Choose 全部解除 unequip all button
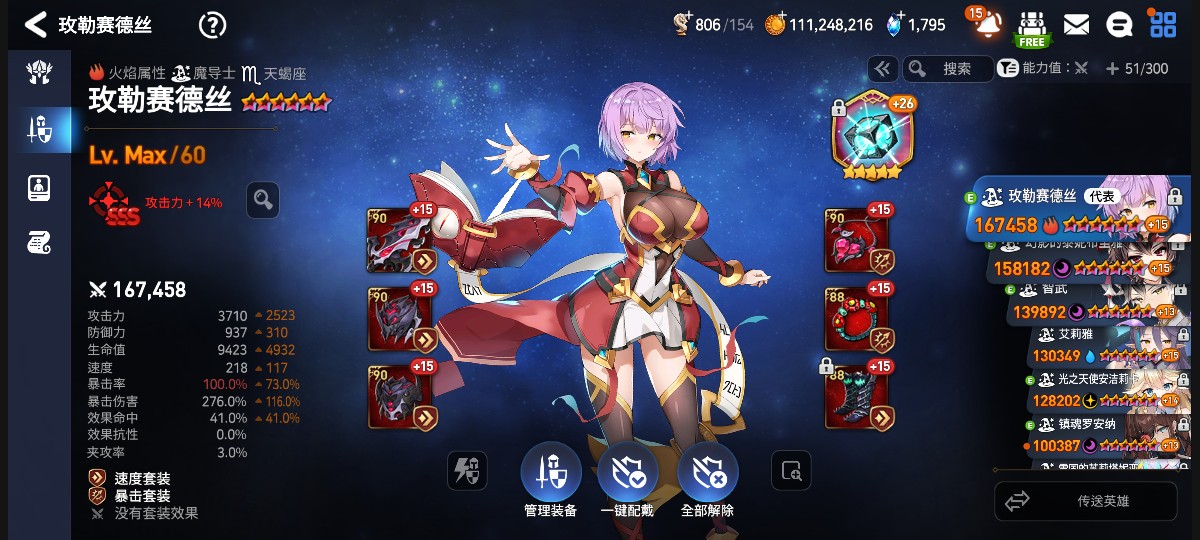The height and width of the screenshot is (540, 1200). pos(707,472)
